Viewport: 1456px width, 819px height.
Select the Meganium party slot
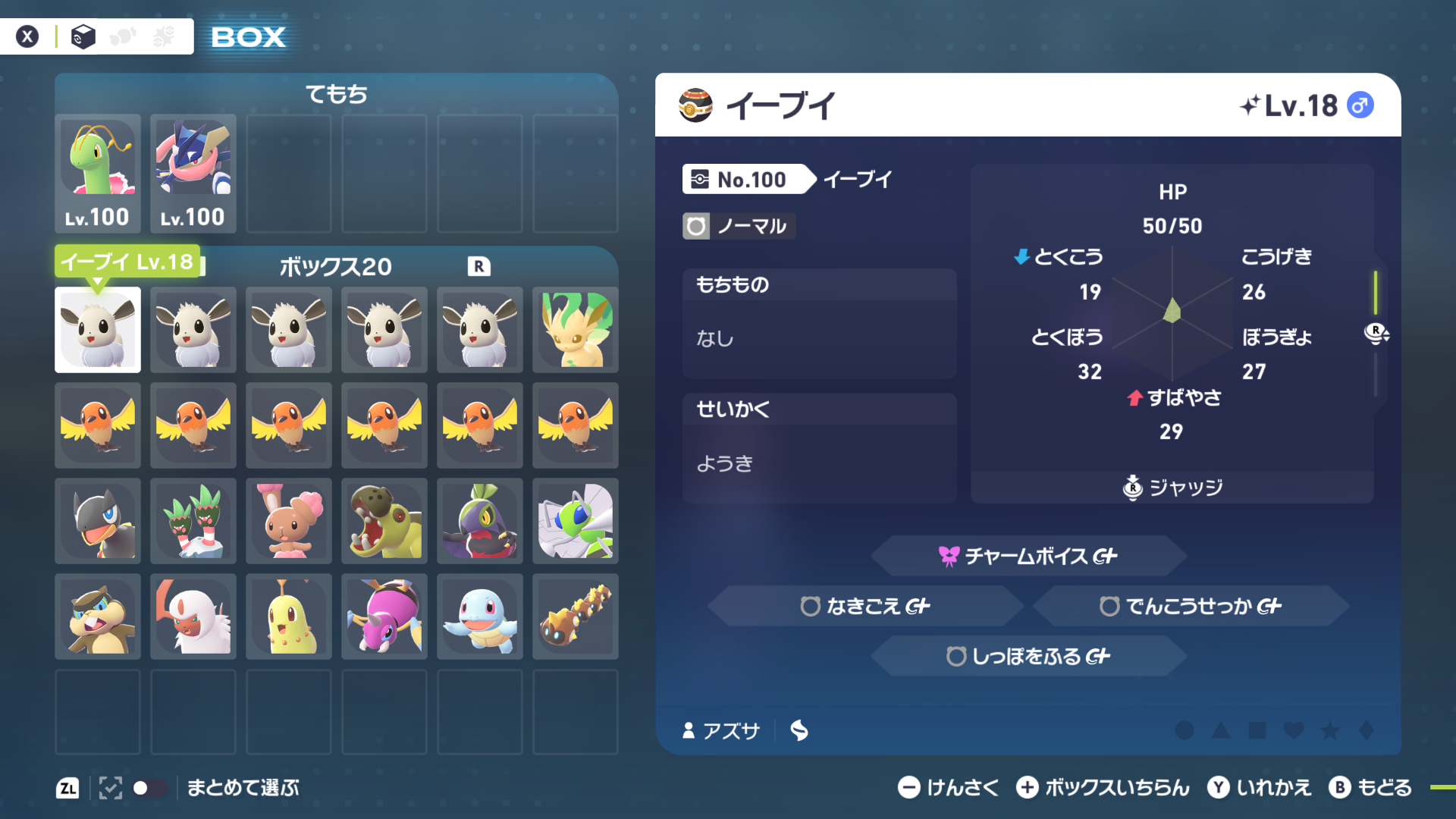click(98, 173)
